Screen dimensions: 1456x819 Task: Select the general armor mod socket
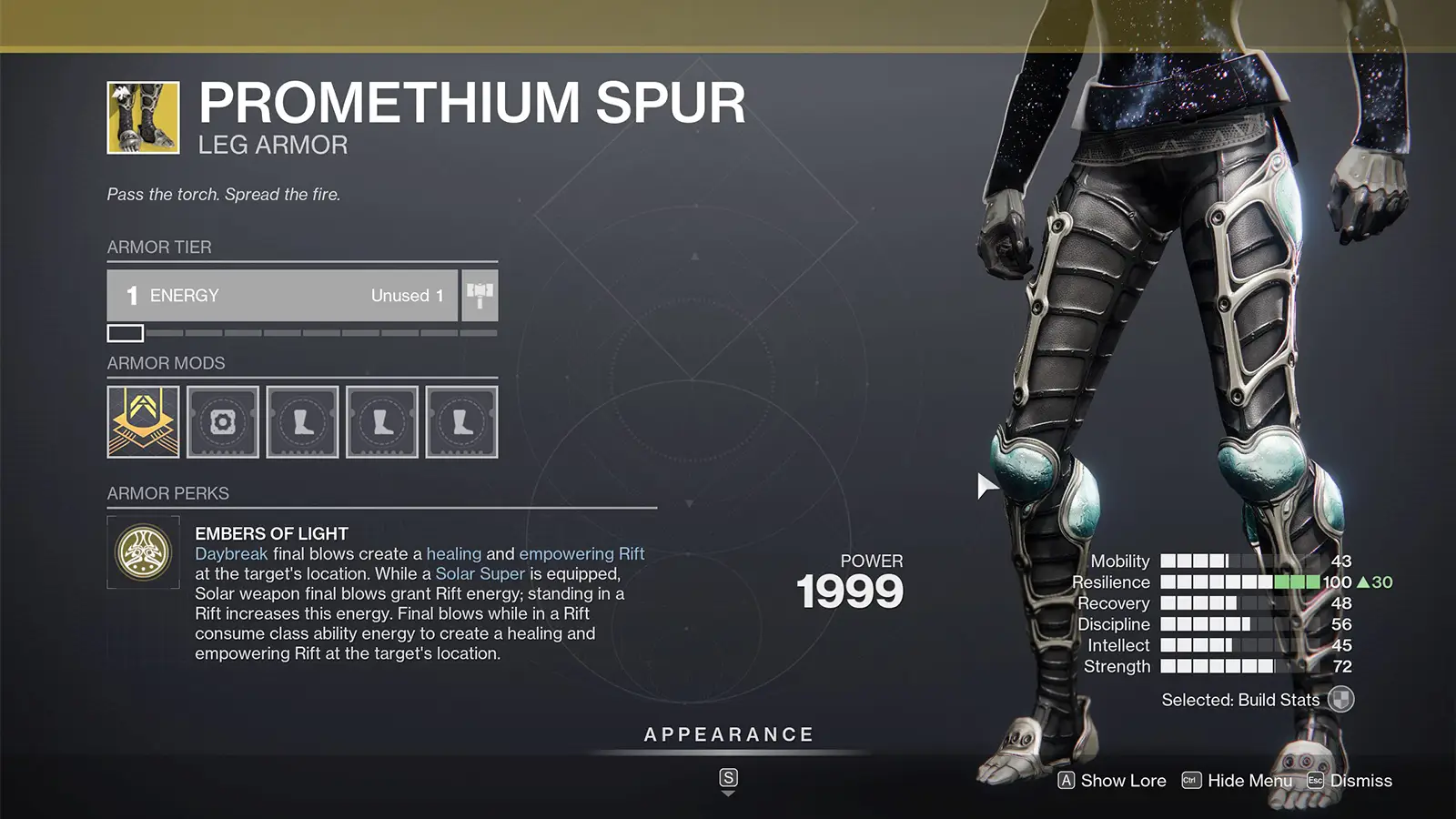click(222, 422)
